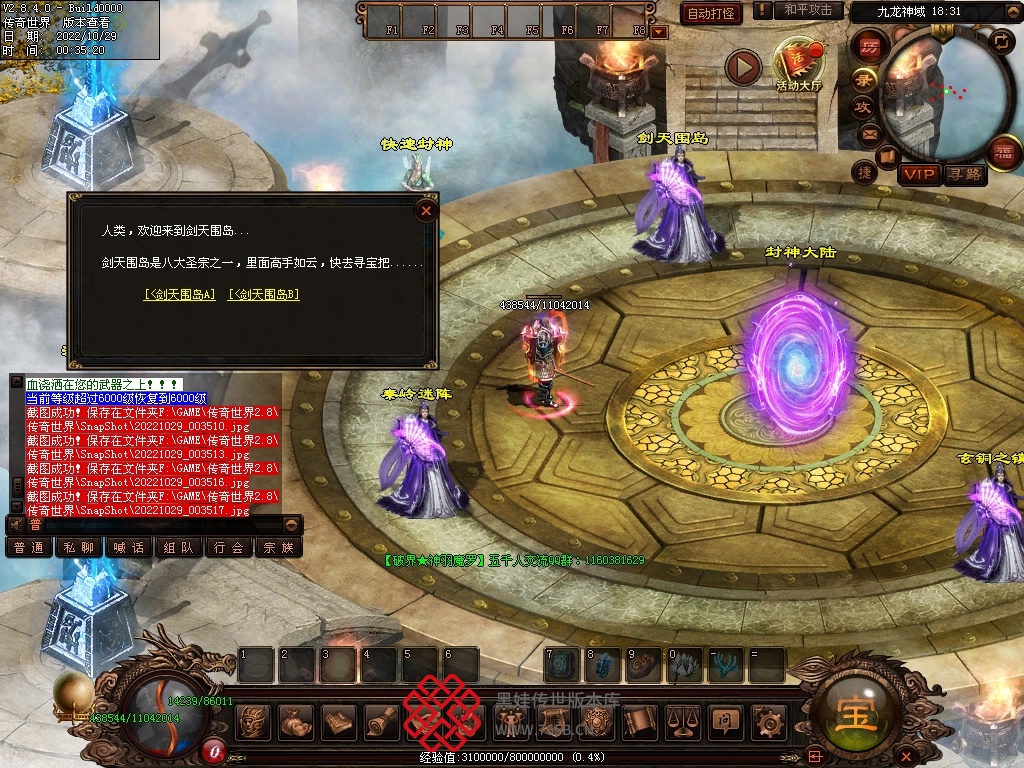Screen dimensions: 1024x768
Task: Click the red 福 welfare button
Action: [1003, 152]
